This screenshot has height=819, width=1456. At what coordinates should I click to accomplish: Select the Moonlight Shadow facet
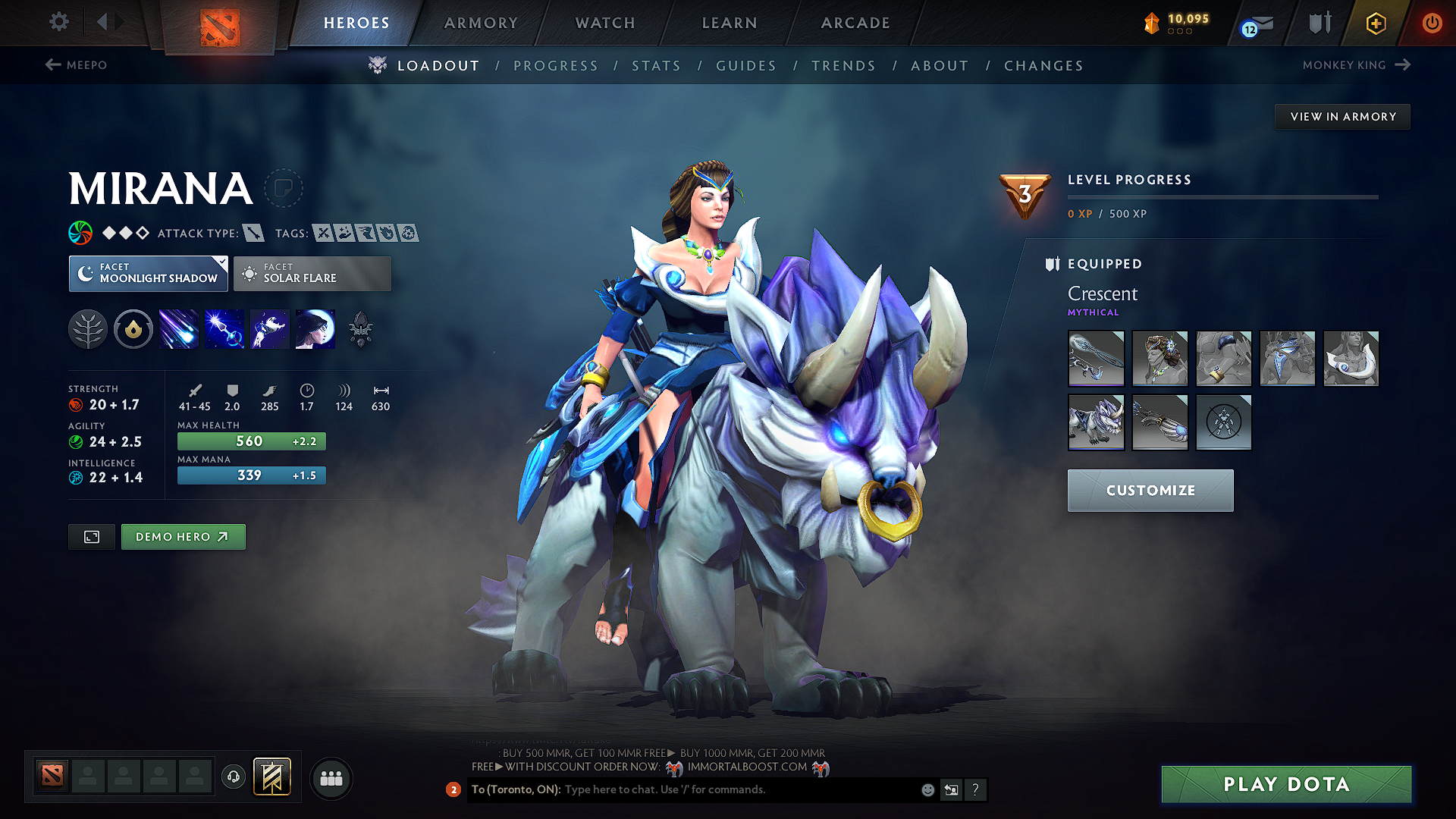tap(148, 274)
